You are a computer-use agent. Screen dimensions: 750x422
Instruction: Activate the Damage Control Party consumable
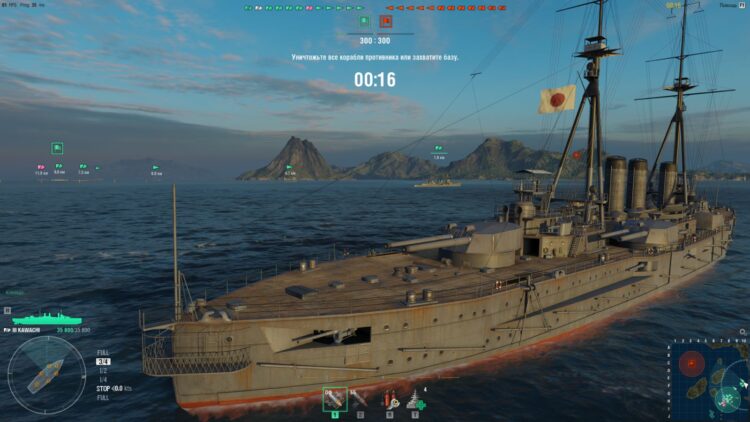click(x=390, y=398)
